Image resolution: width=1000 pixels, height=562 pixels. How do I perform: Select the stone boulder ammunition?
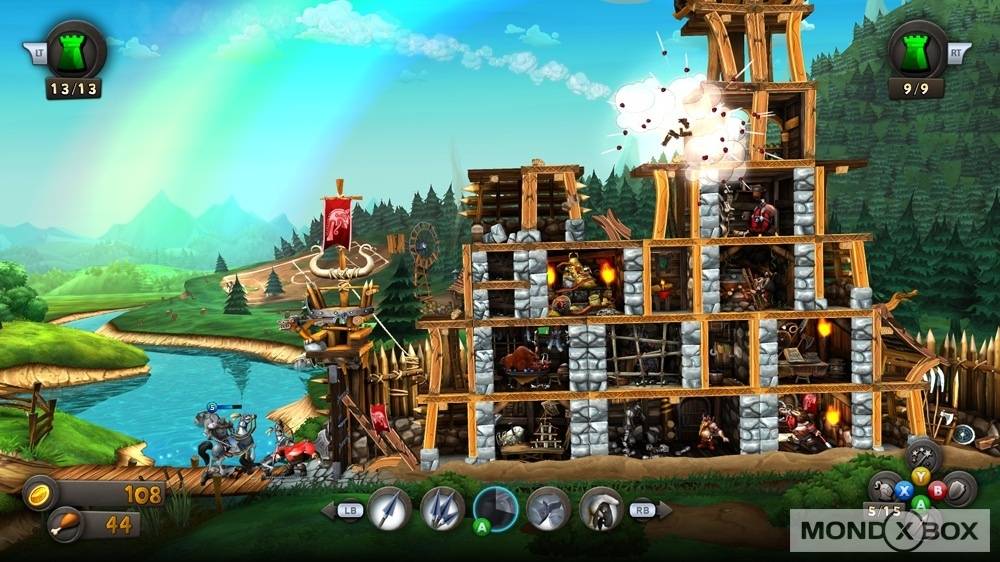pyautogui.click(x=548, y=509)
